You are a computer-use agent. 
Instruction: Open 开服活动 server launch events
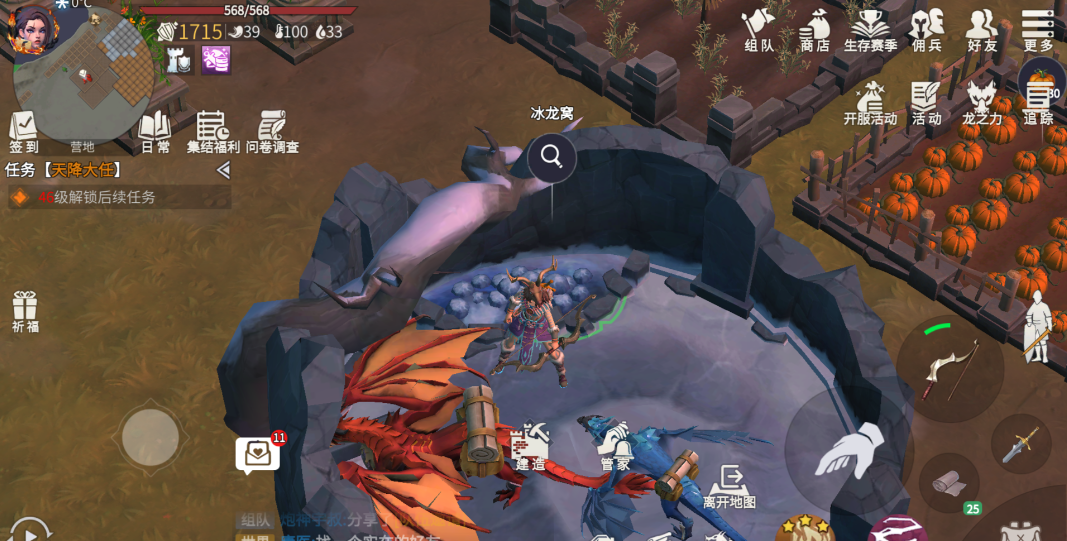click(870, 102)
